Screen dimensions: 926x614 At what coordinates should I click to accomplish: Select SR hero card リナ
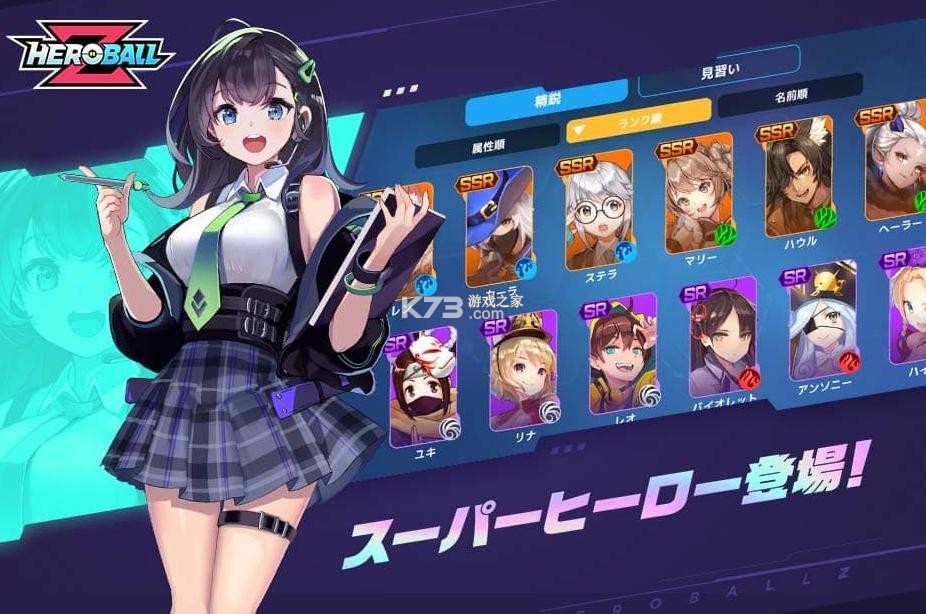(x=522, y=371)
